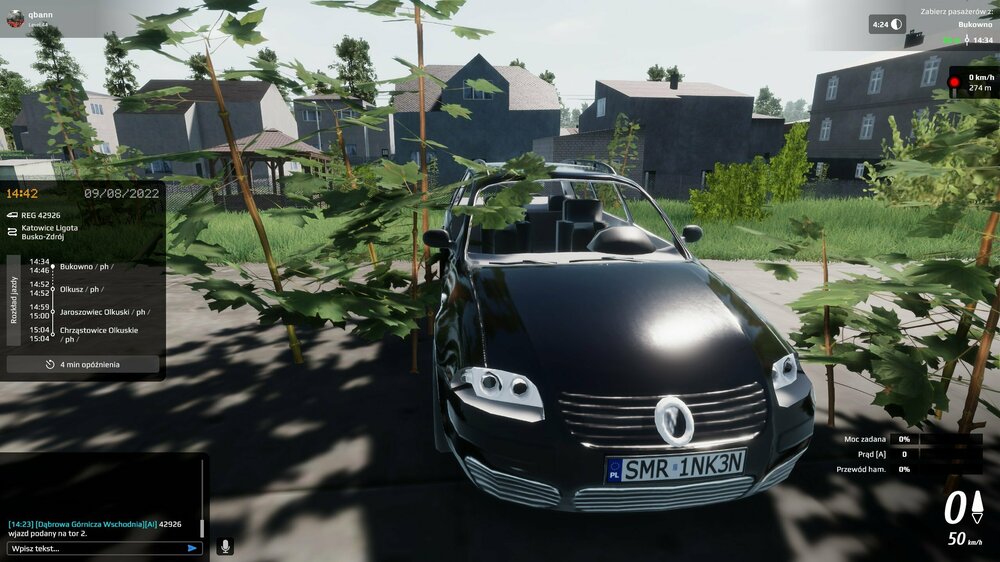1000x562 pixels.
Task: Open the Rozkład jazdy timetable tab
Action: (14, 299)
